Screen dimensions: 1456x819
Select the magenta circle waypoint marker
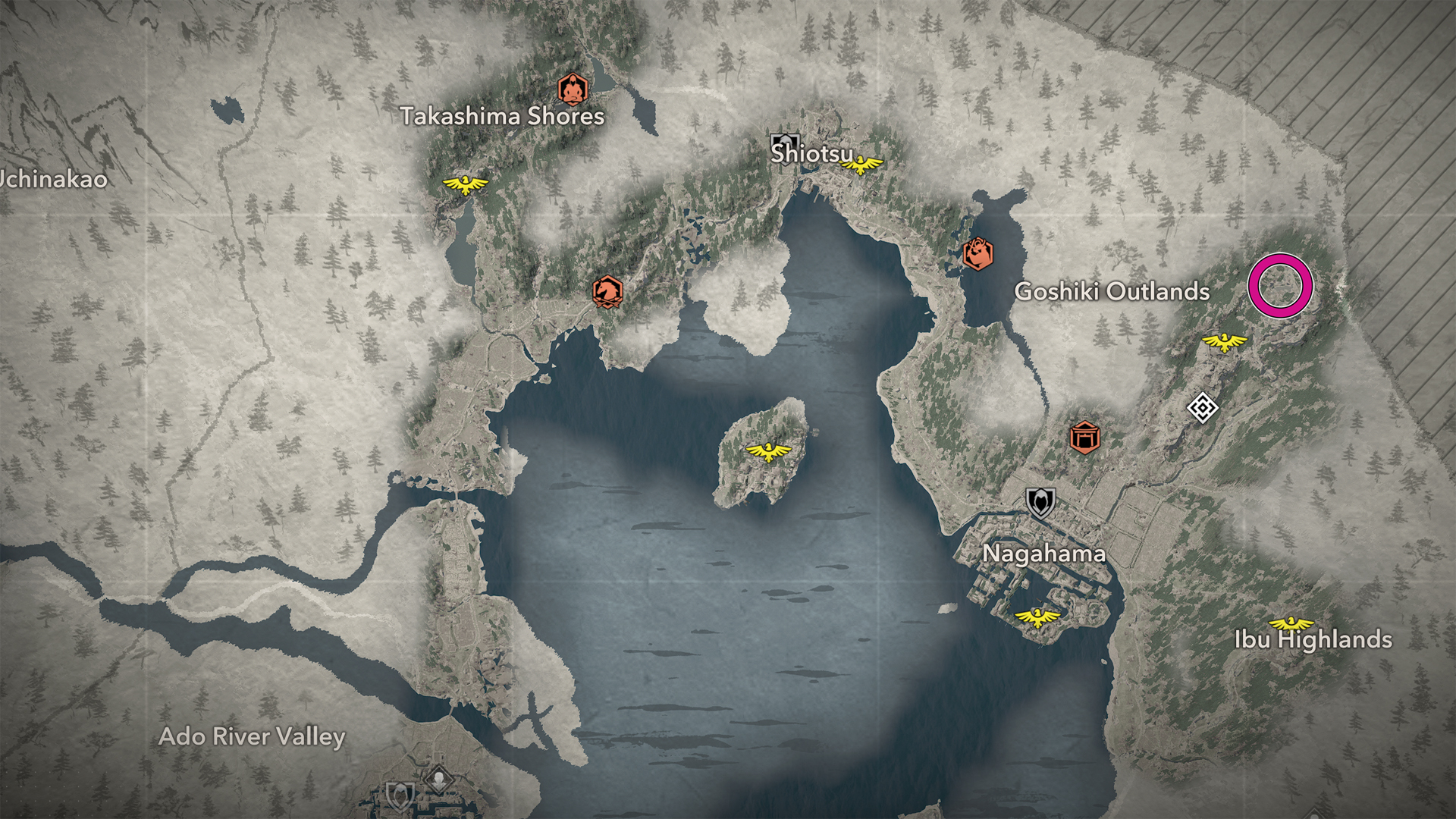(x=1280, y=286)
